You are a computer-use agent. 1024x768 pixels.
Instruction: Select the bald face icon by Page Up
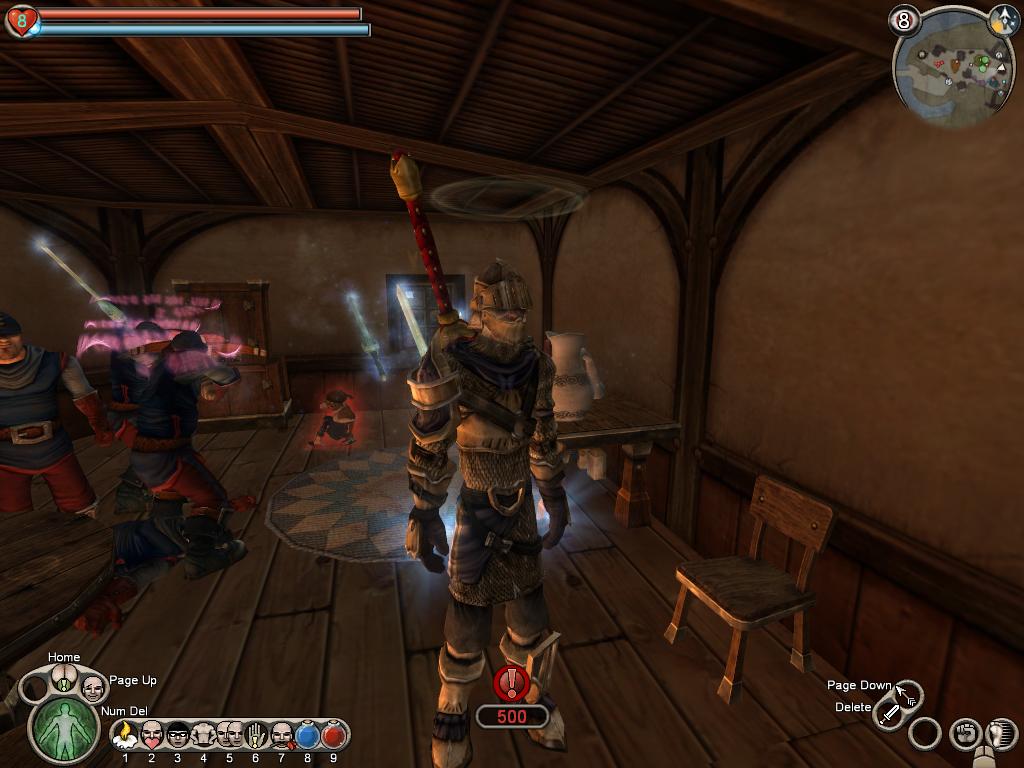(93, 687)
